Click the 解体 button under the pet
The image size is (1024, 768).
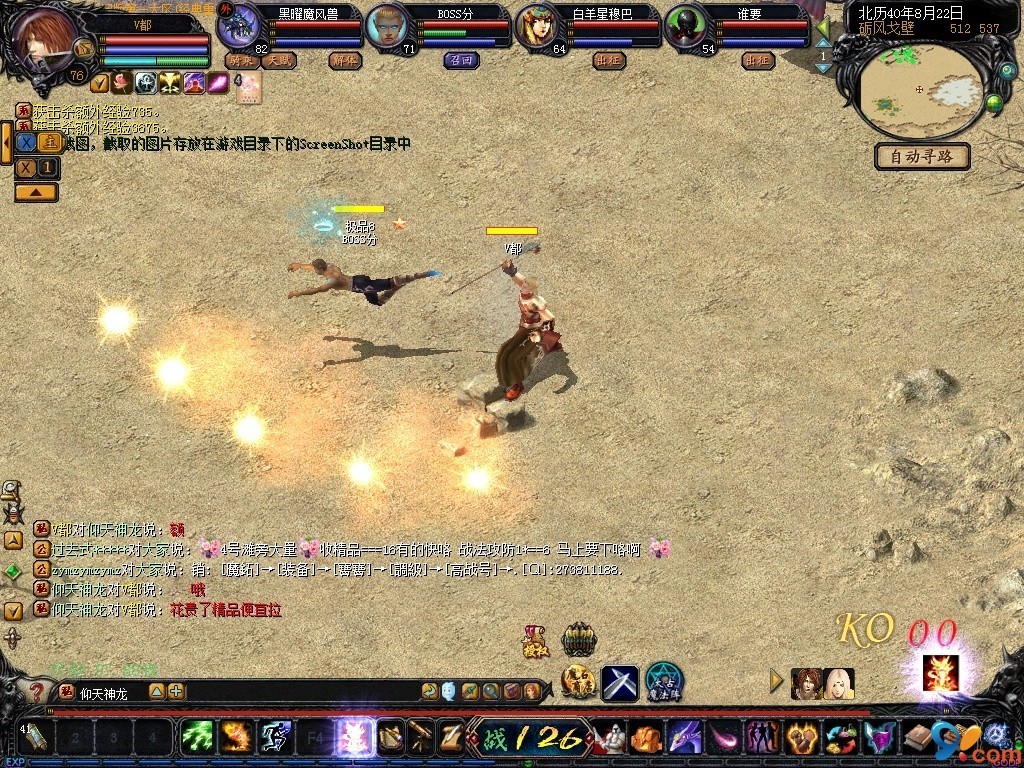[x=343, y=61]
